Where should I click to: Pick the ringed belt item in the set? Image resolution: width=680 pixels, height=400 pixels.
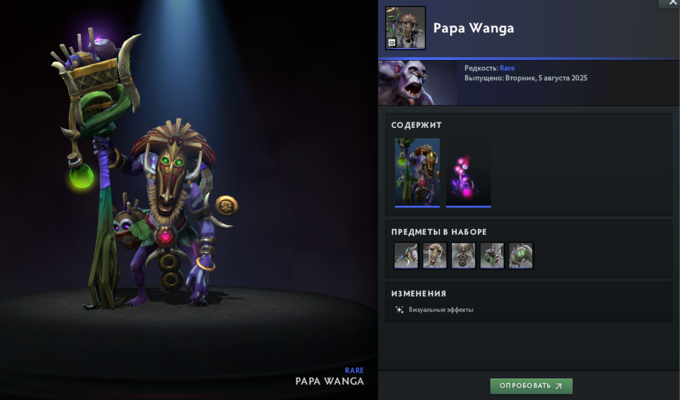pyautogui.click(x=463, y=255)
